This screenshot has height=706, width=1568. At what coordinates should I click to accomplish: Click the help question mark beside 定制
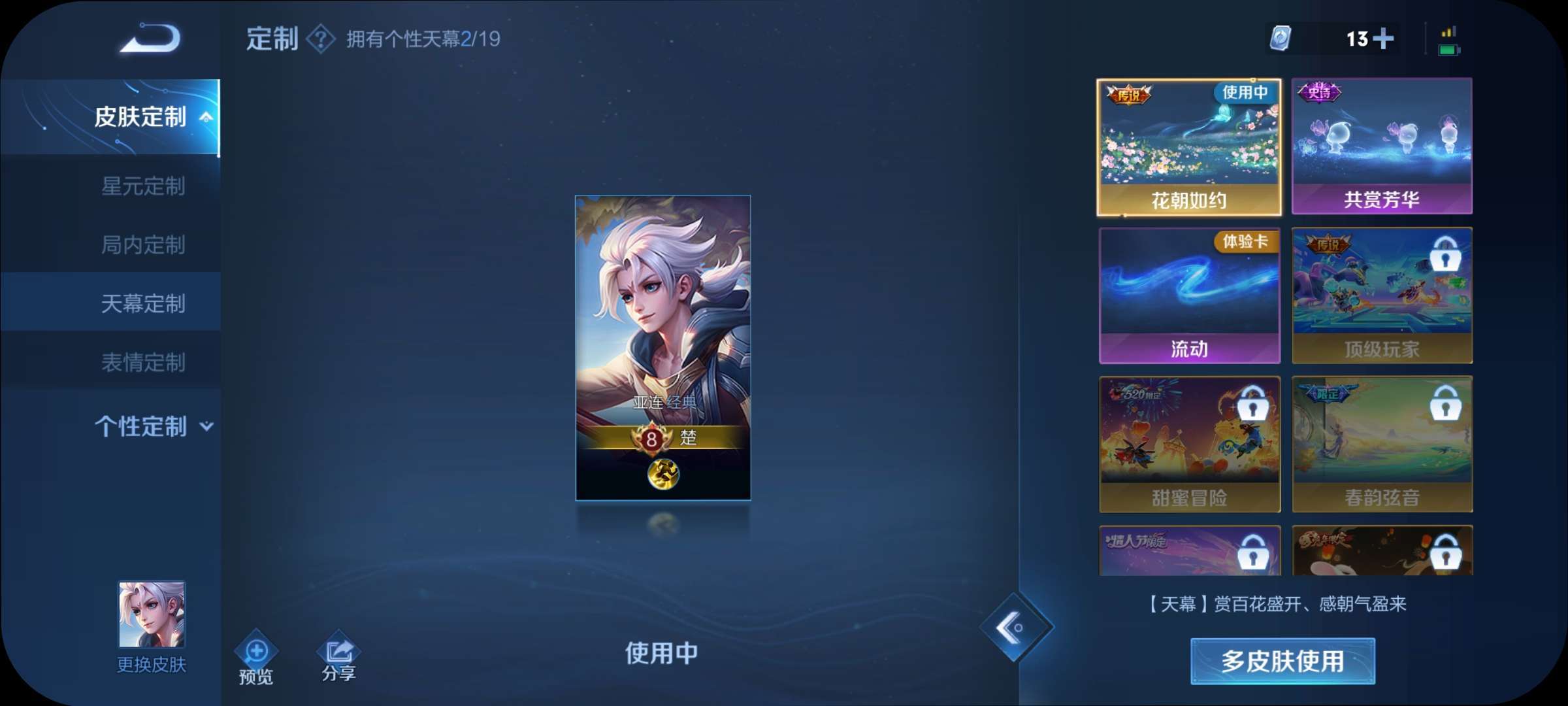pos(322,39)
